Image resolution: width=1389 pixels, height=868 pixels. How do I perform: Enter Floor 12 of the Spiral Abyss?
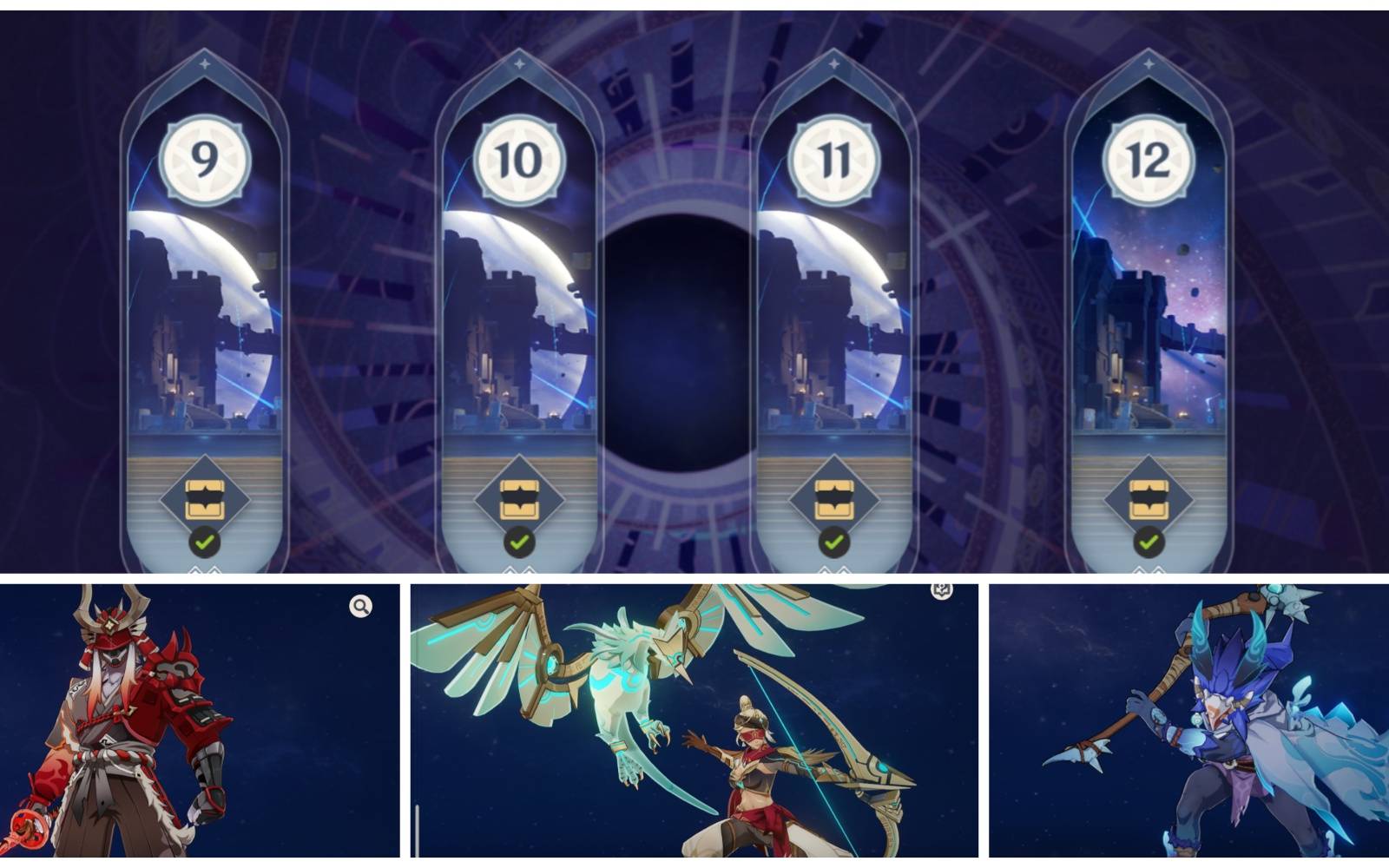1150,321
